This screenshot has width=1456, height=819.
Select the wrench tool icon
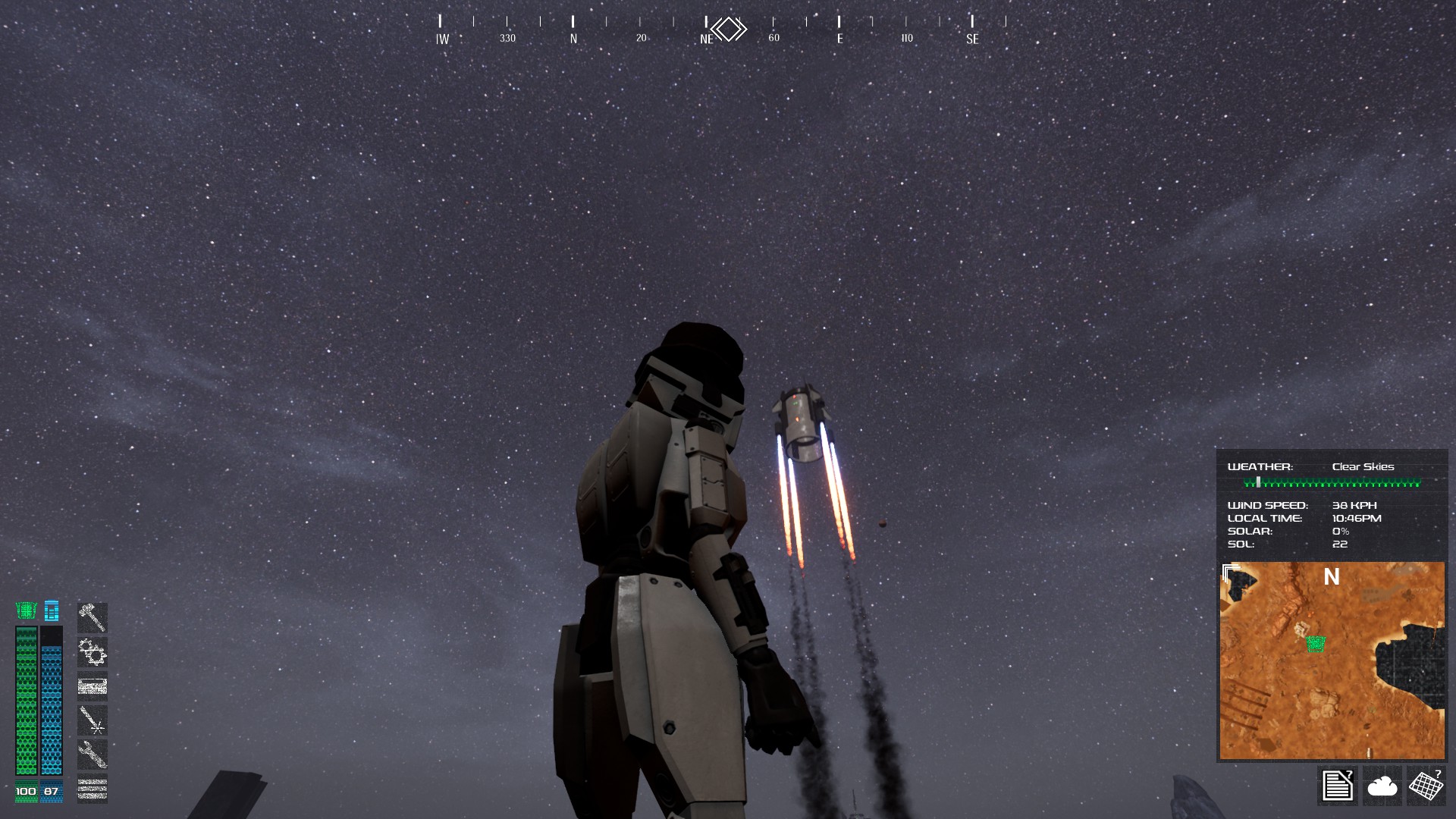click(93, 754)
